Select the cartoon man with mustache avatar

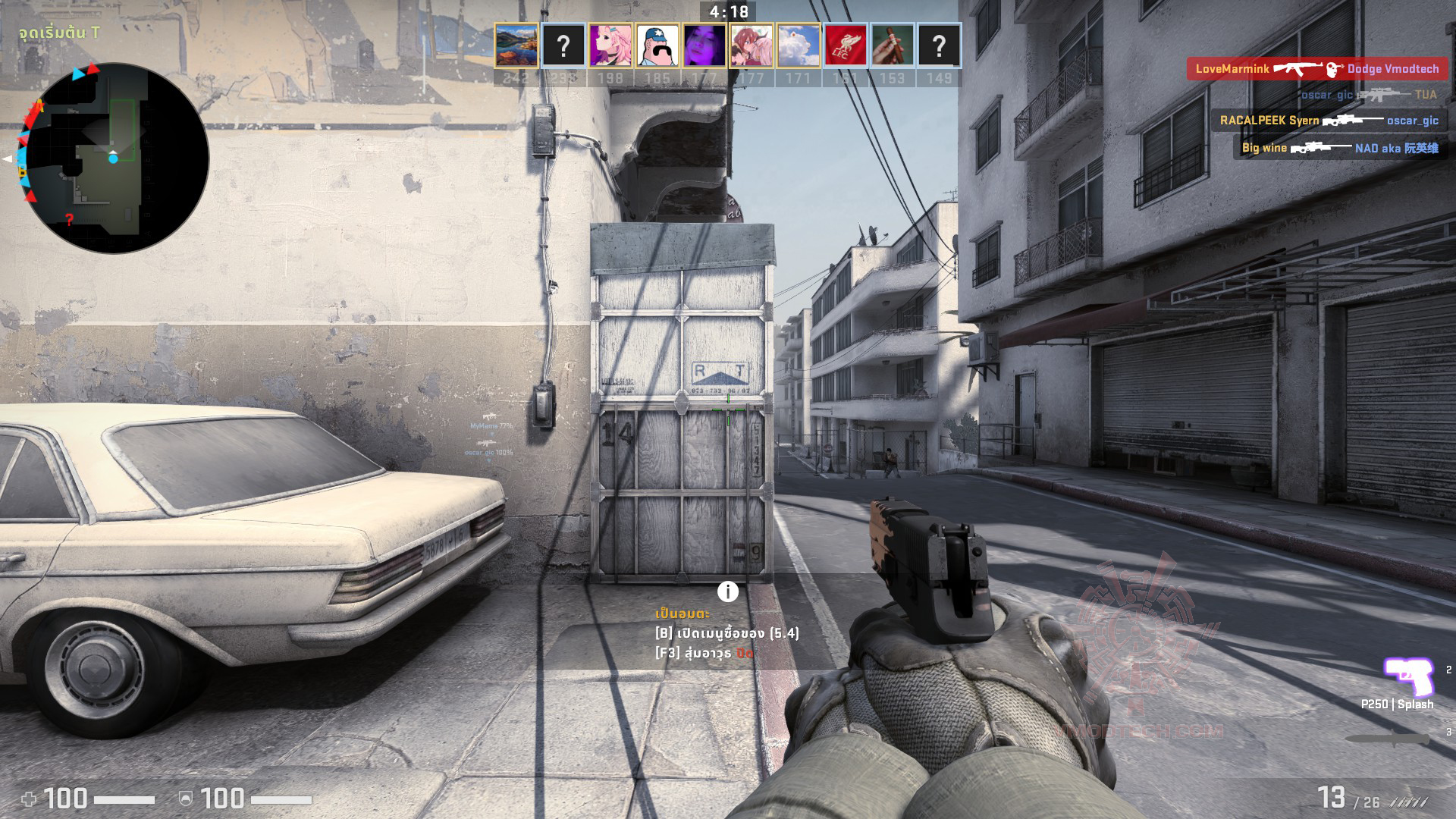click(x=657, y=46)
